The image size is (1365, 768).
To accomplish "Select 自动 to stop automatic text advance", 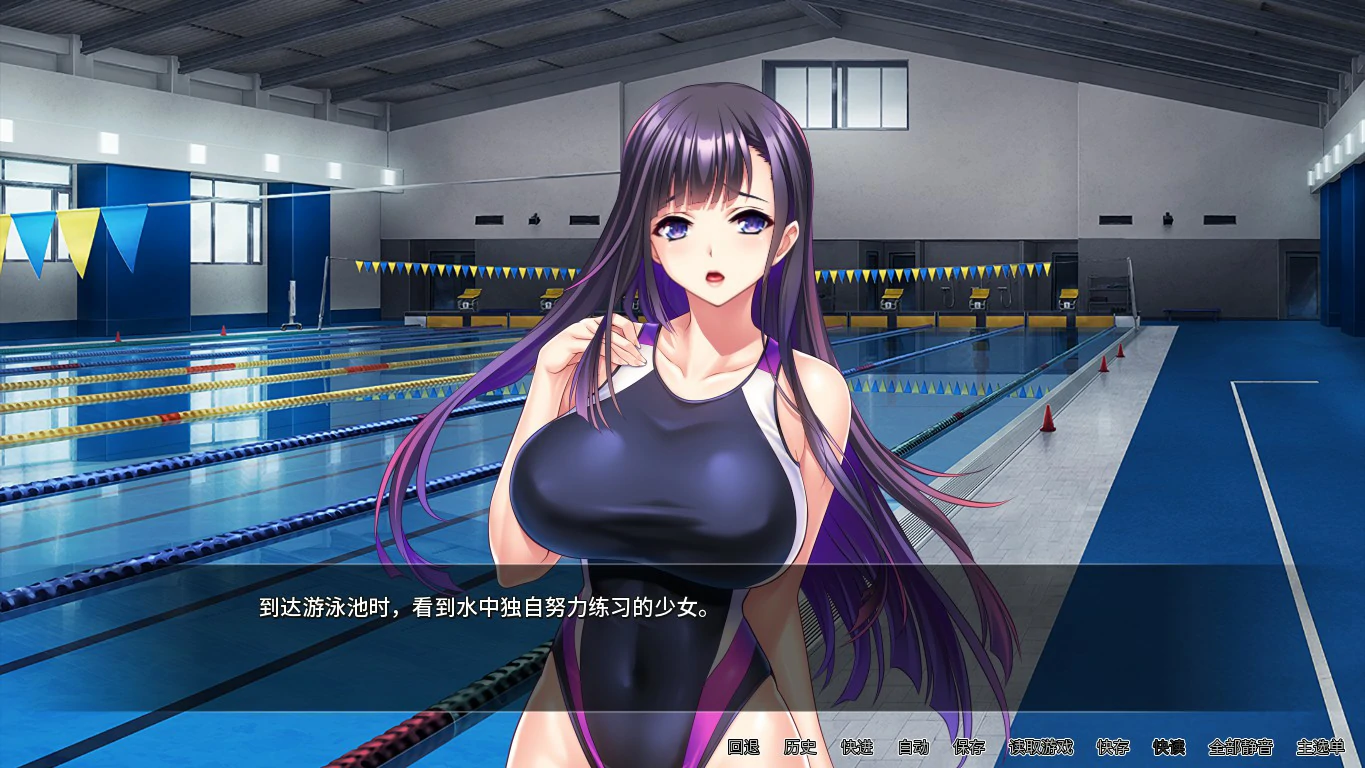I will click(912, 748).
